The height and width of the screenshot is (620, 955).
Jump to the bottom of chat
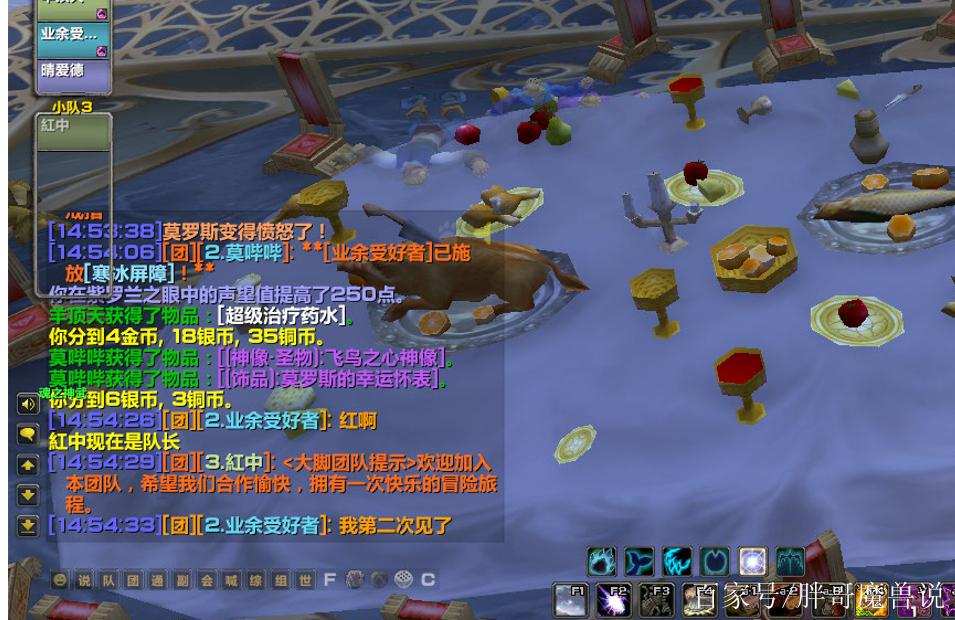[x=28, y=525]
